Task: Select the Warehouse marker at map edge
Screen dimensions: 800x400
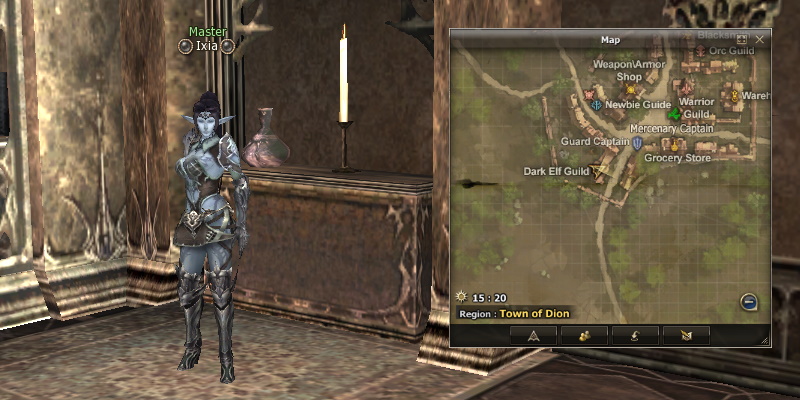Action: click(x=733, y=96)
